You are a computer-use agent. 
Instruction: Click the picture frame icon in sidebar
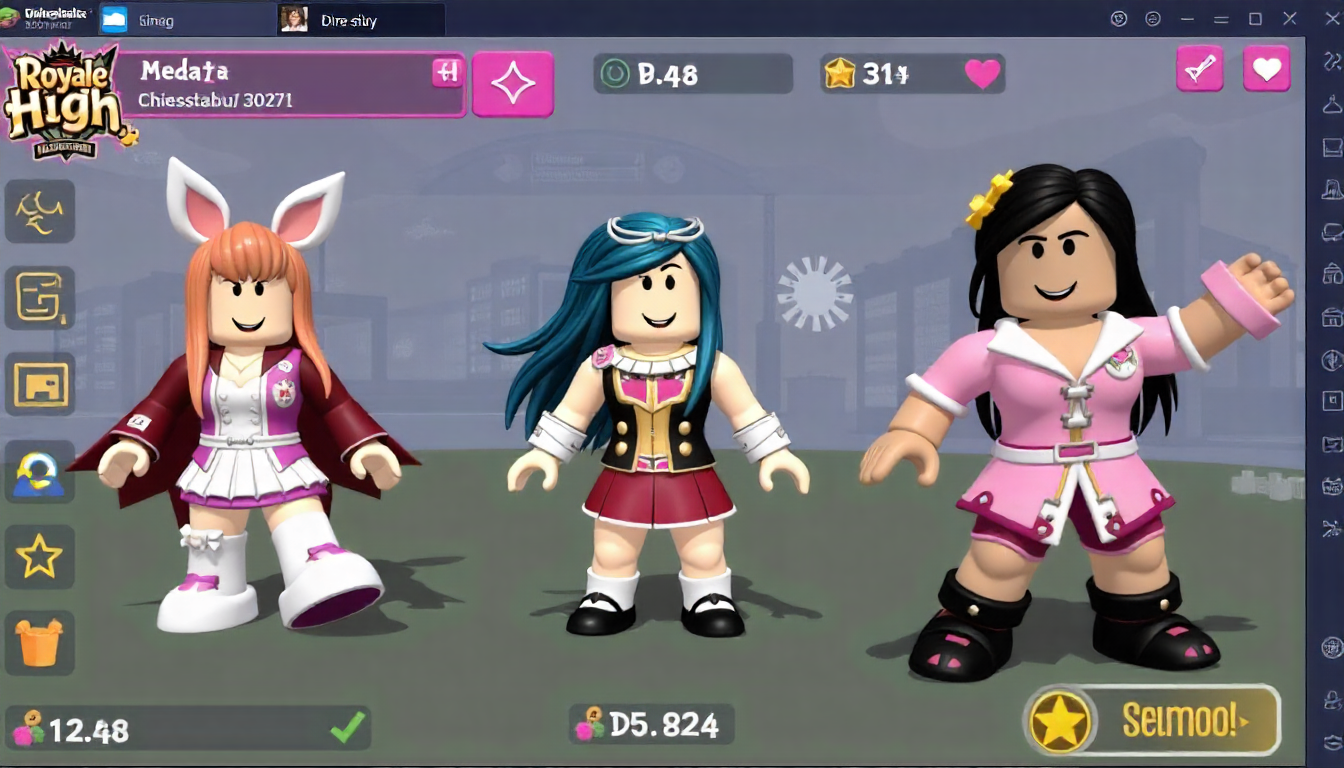[x=40, y=384]
